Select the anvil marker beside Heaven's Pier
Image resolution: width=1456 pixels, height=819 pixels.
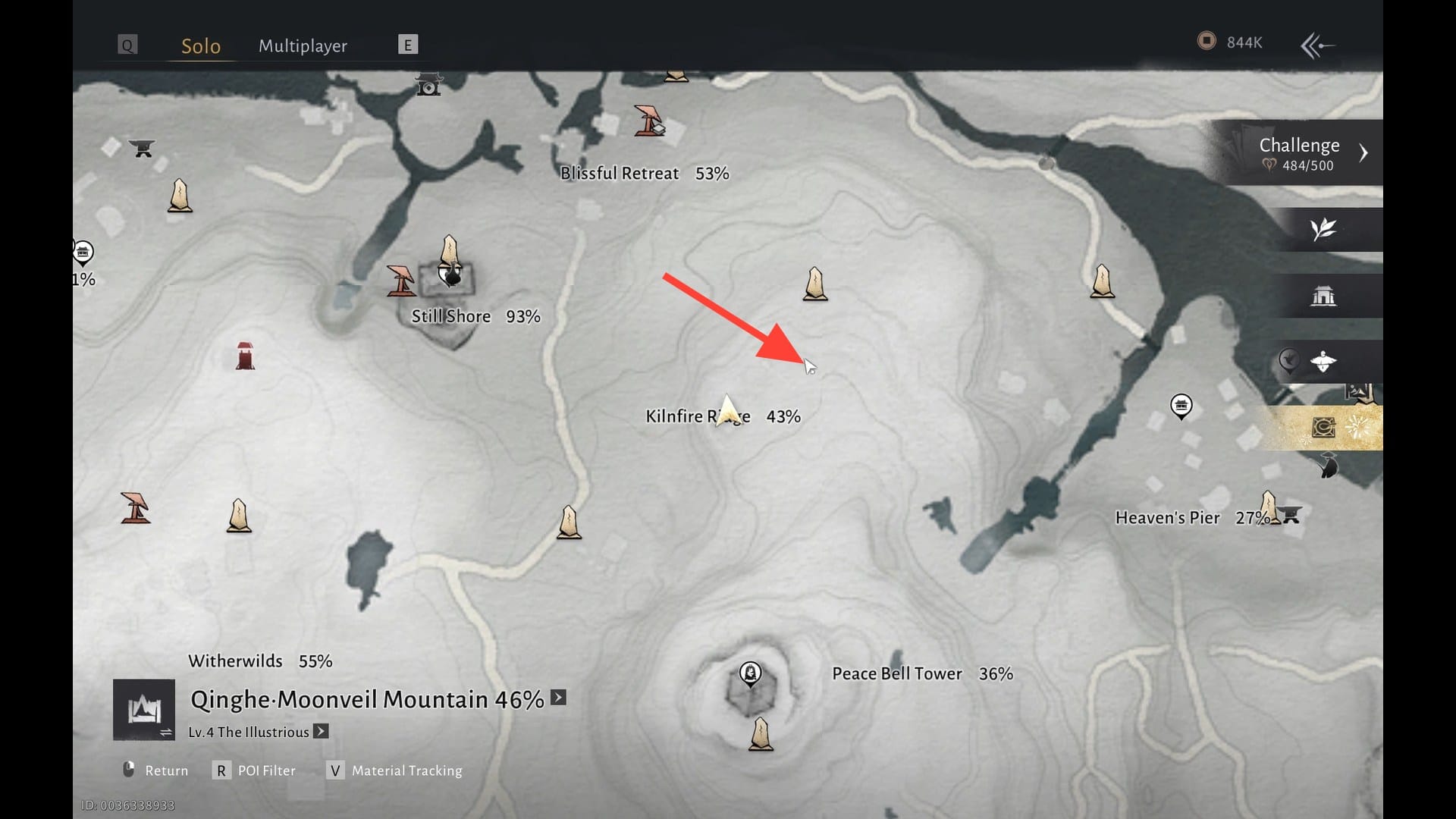pyautogui.click(x=1291, y=515)
